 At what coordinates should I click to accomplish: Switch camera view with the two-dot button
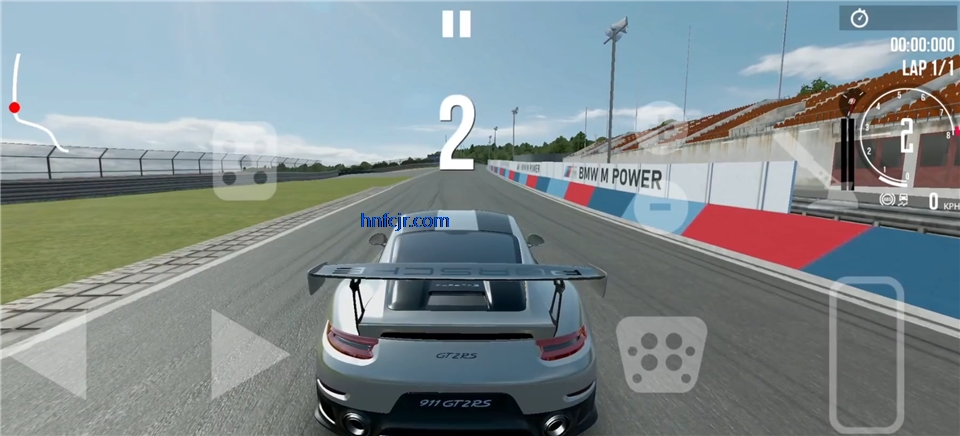coord(245,162)
